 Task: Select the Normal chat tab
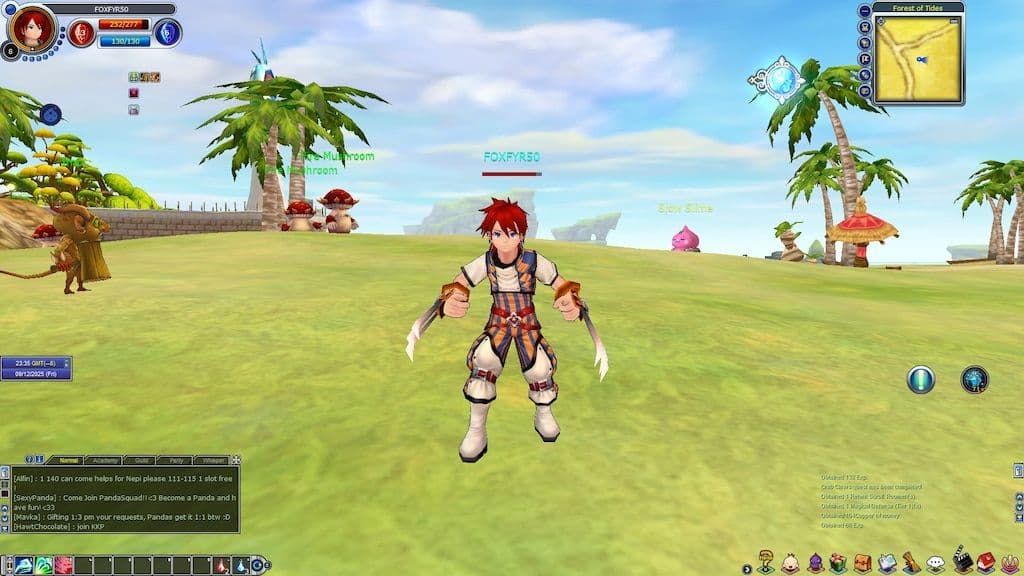click(x=68, y=460)
